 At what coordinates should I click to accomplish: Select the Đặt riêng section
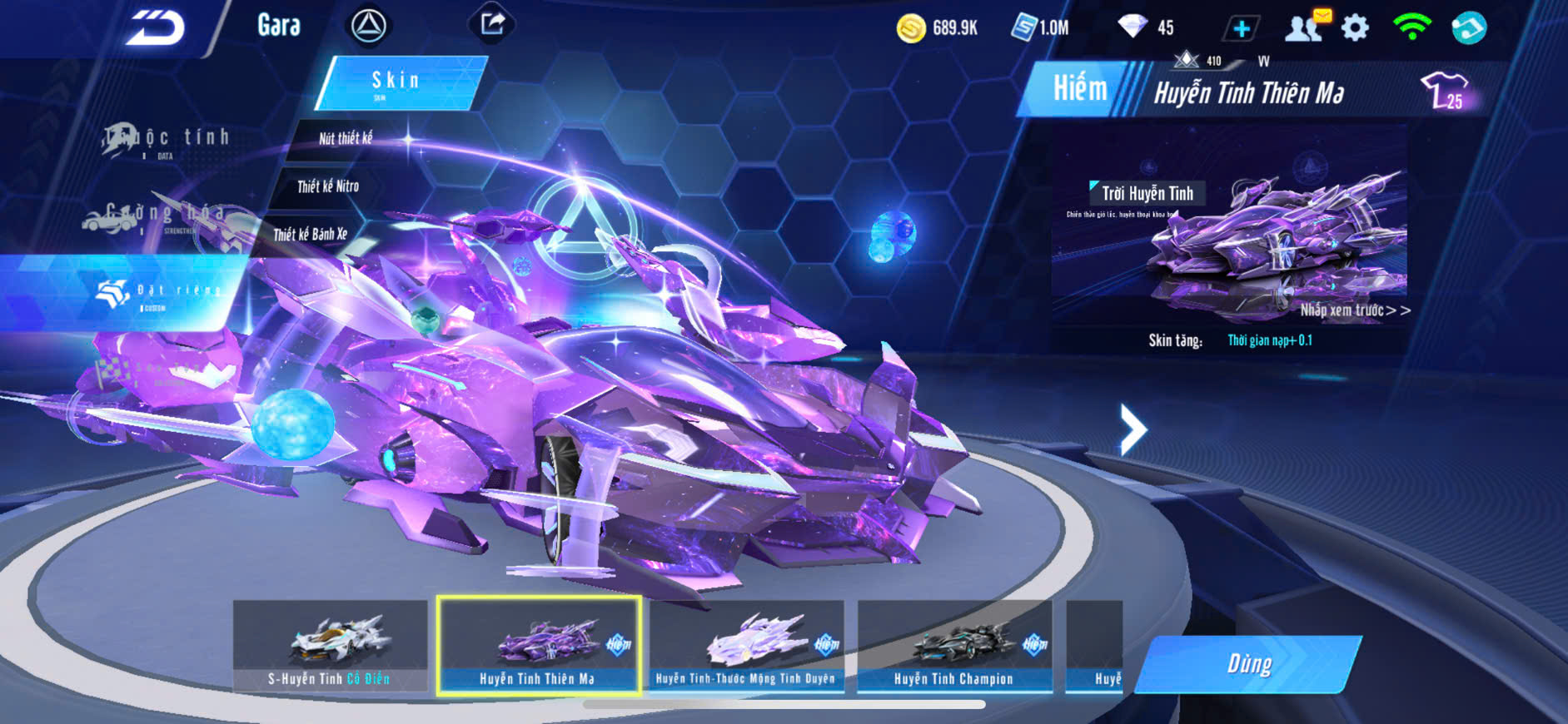click(158, 292)
